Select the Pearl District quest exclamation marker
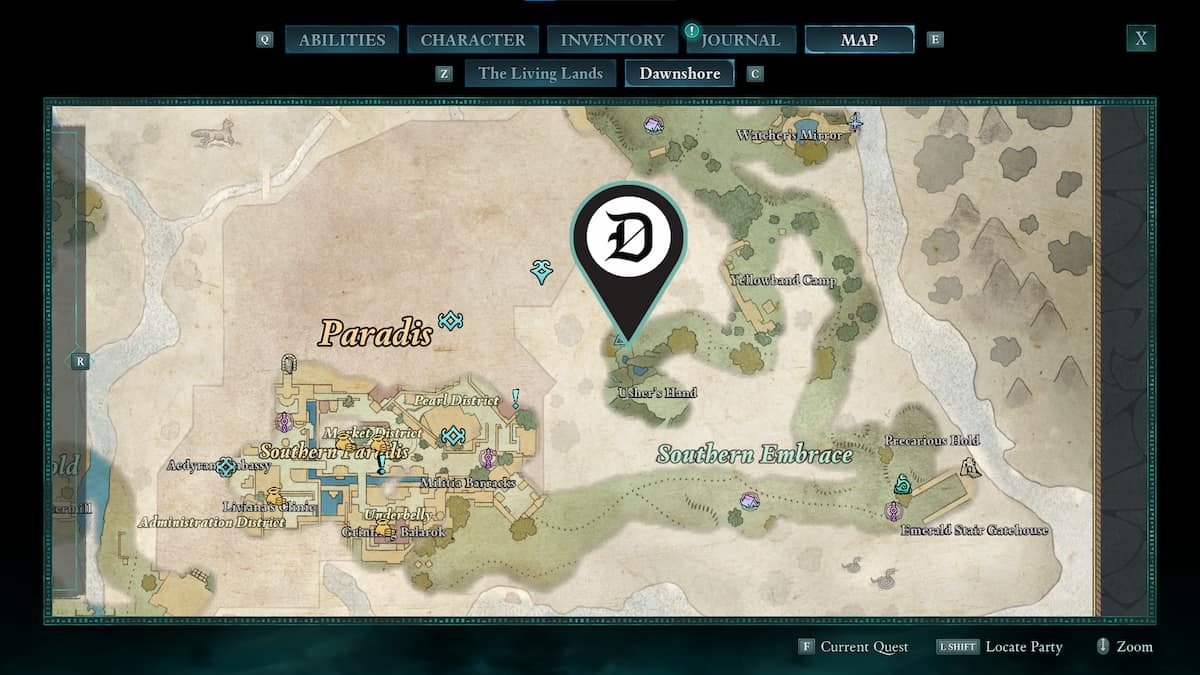Image resolution: width=1200 pixels, height=675 pixels. coord(516,399)
